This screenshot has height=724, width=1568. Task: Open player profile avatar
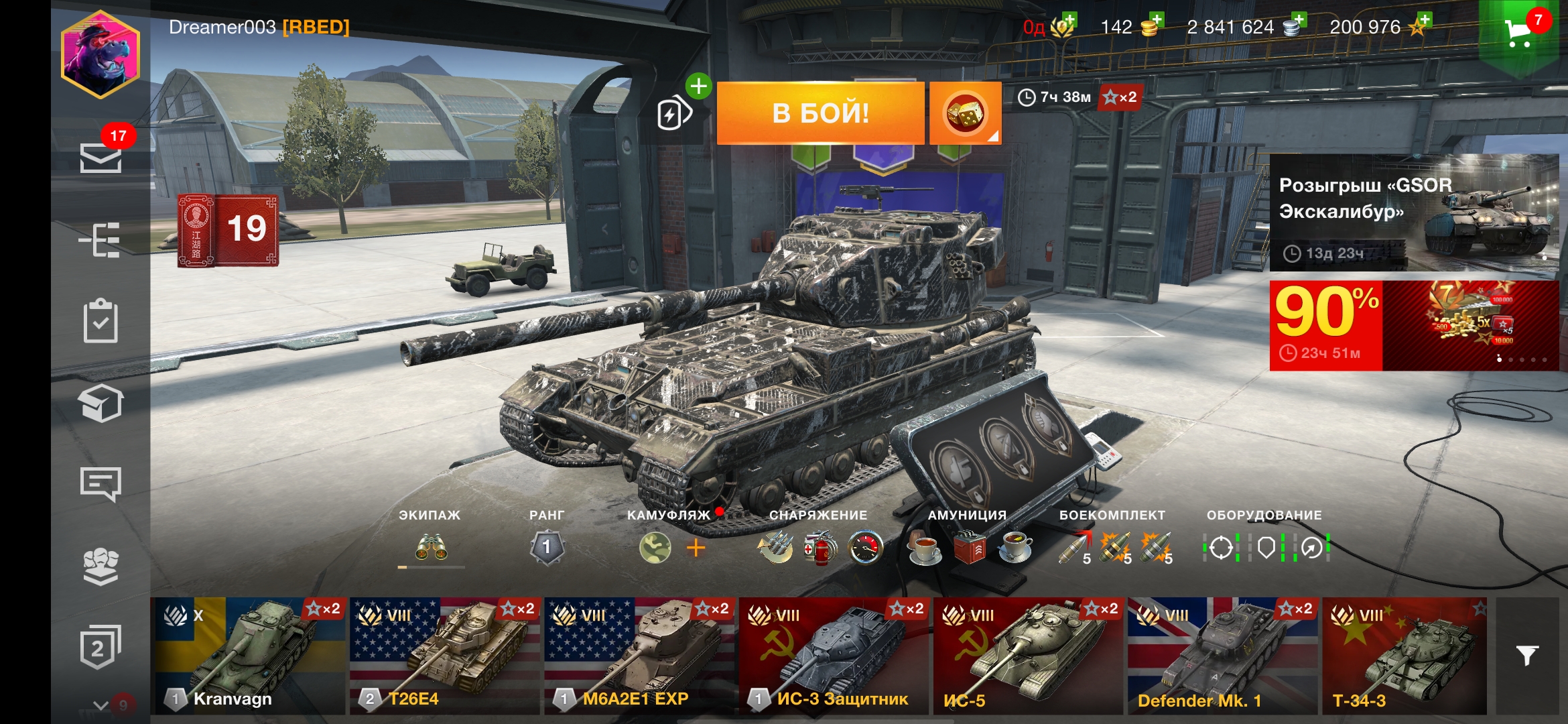(x=101, y=55)
